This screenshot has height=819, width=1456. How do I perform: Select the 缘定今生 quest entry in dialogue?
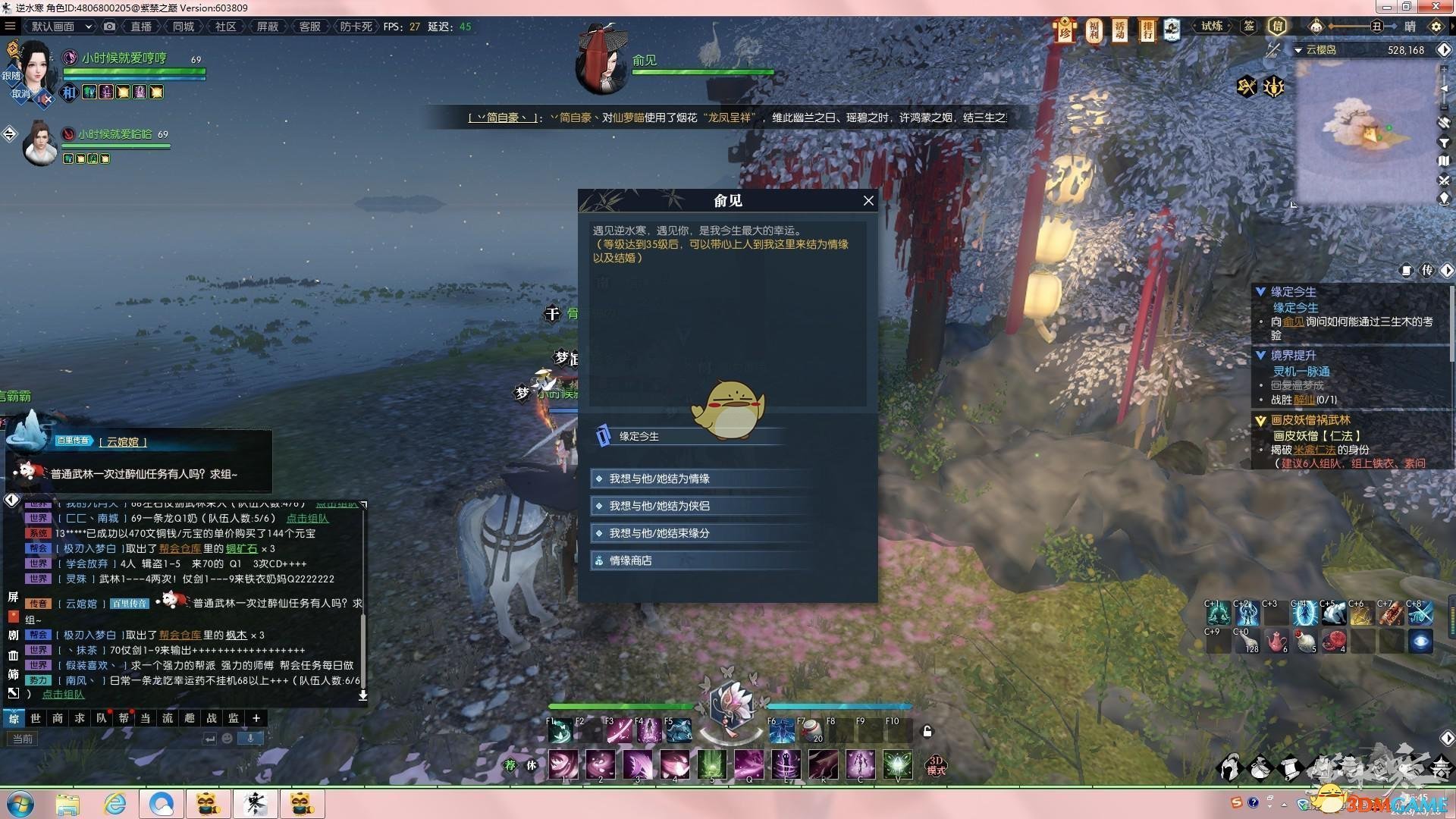(639, 436)
